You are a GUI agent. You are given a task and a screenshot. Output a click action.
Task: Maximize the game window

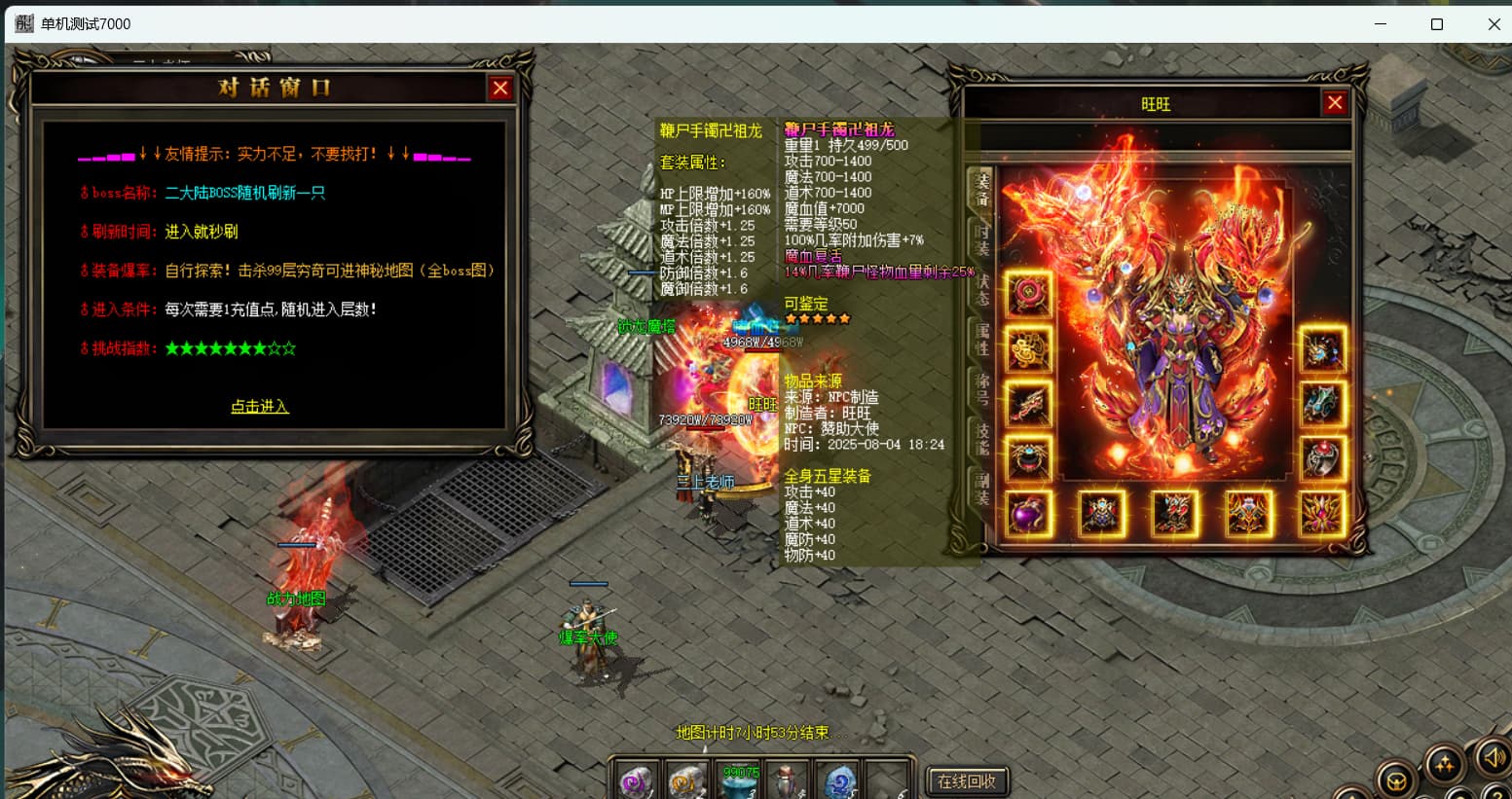pos(1436,24)
